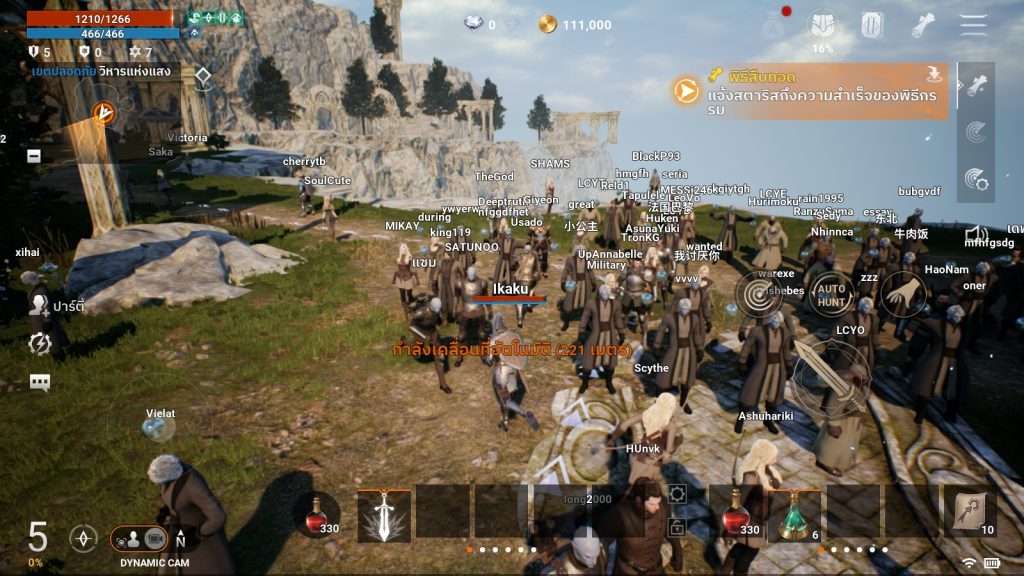Open the party panel labeled ปาร์ตี้
The width and height of the screenshot is (1024, 576).
[x=42, y=304]
